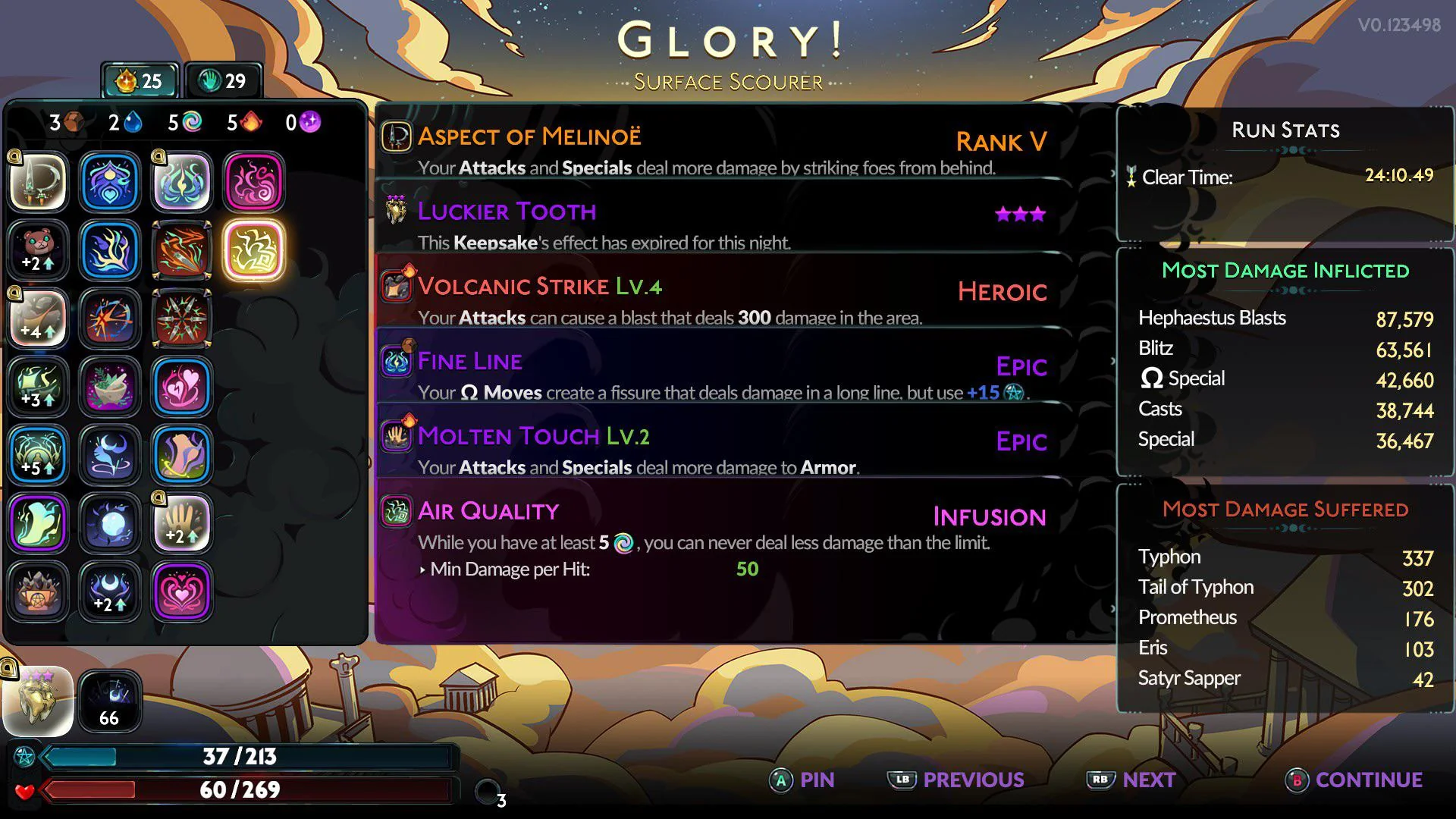Select the Fine Line boon icon
1456x819 pixels.
pos(394,360)
